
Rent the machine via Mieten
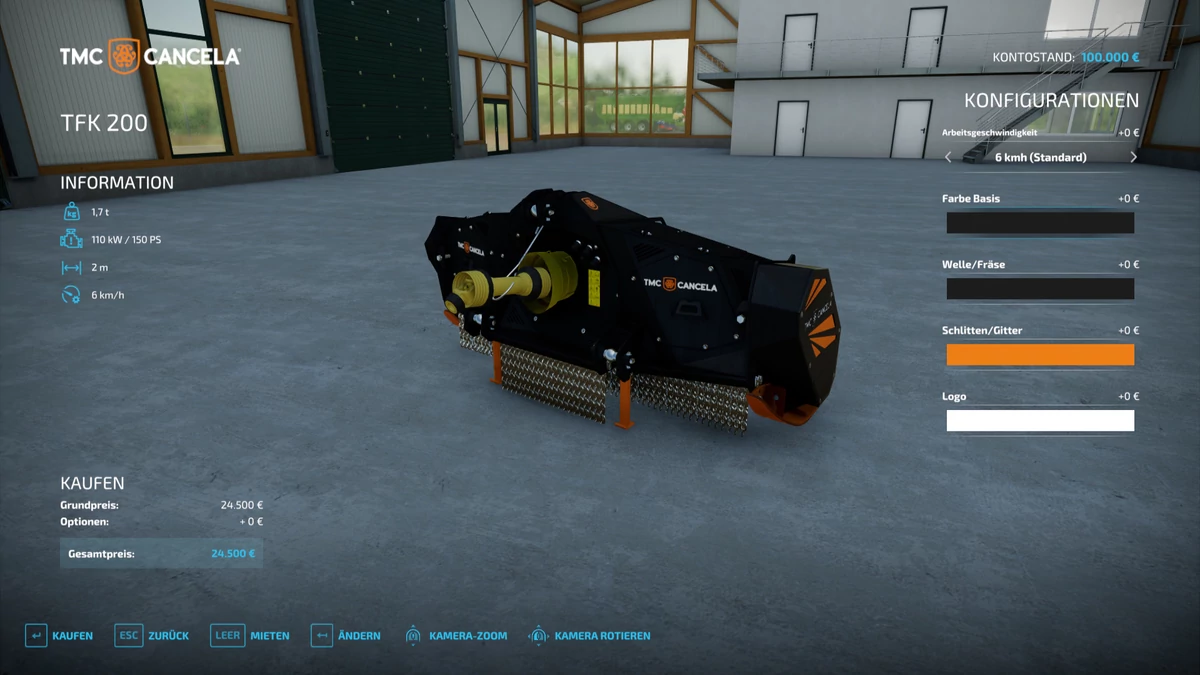pyautogui.click(x=250, y=636)
